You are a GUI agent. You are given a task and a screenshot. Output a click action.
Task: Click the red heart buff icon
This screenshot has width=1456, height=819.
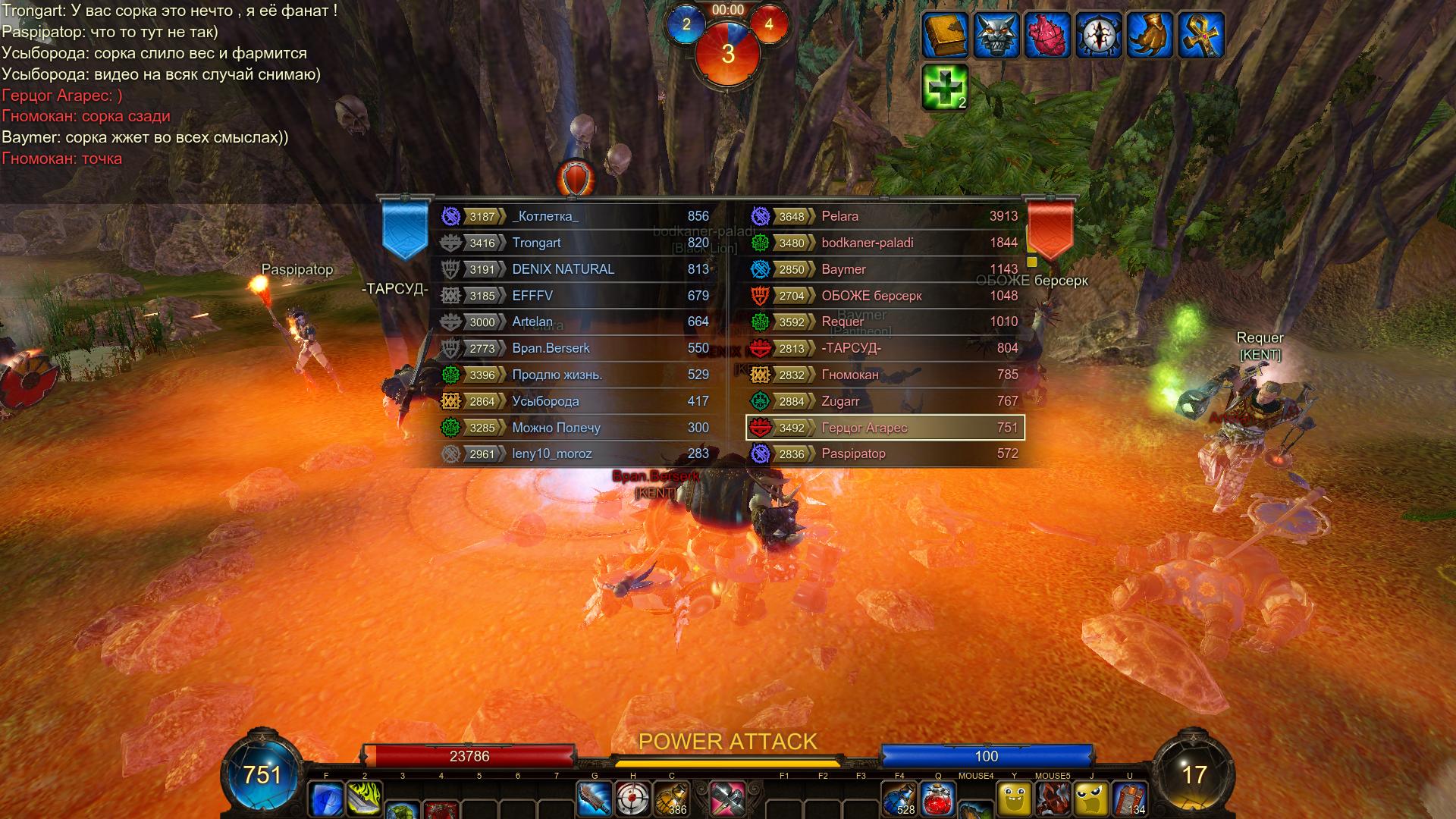(1046, 35)
